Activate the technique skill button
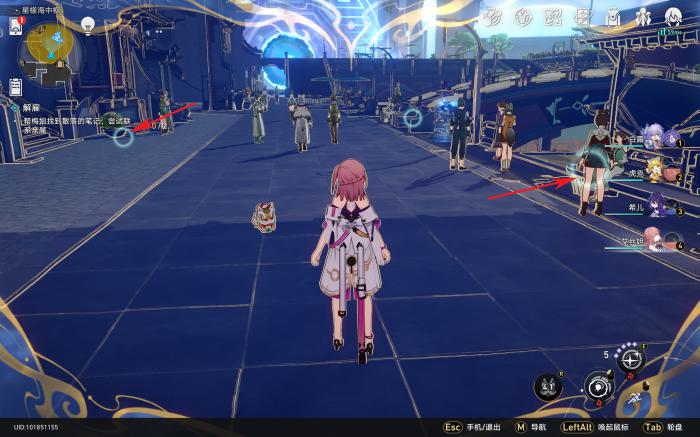700x437 pixels. coord(630,358)
